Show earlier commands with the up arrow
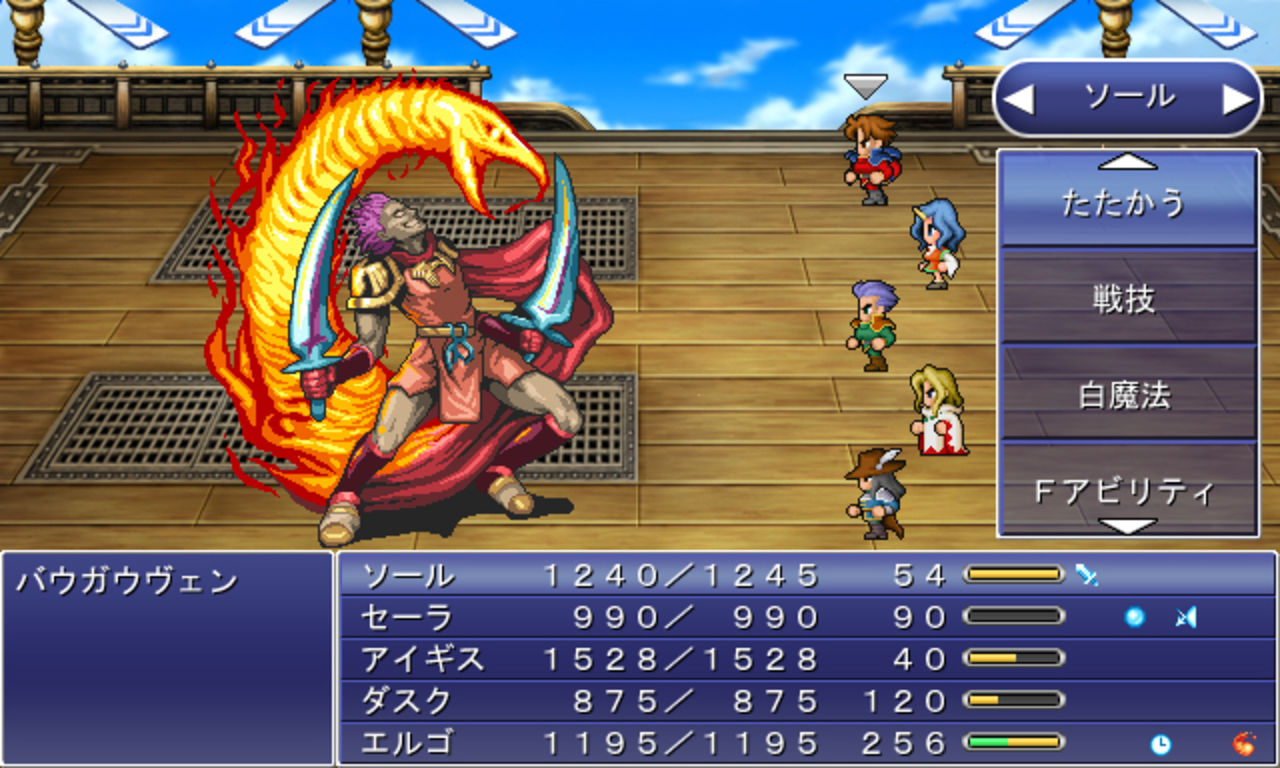1280x768 pixels. point(1128,160)
